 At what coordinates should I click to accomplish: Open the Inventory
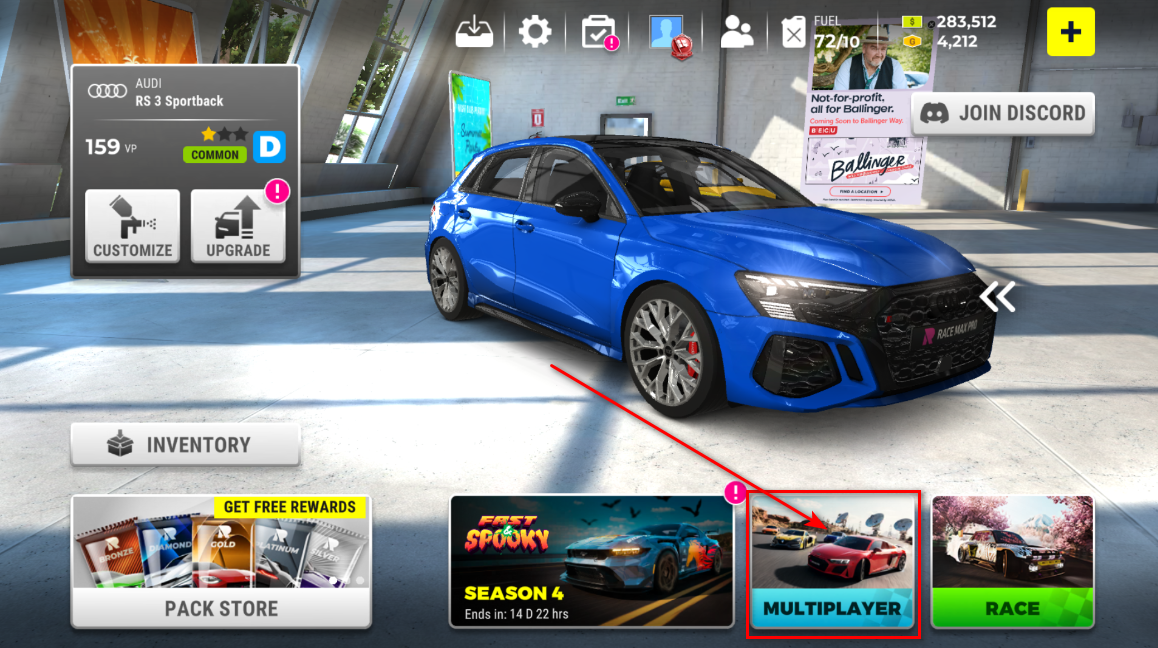coord(185,445)
